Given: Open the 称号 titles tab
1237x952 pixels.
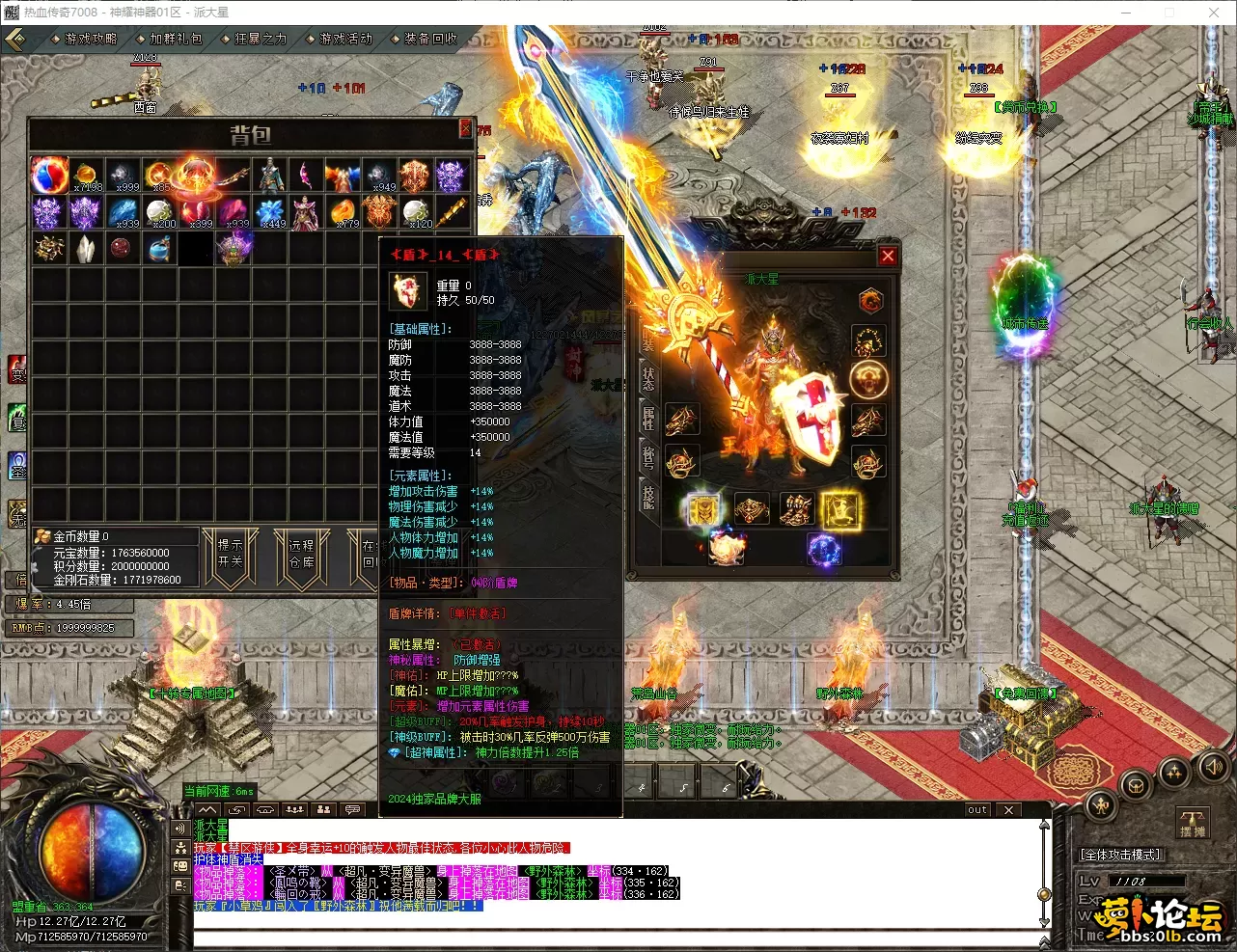Looking at the screenshot, I should coord(648,457).
